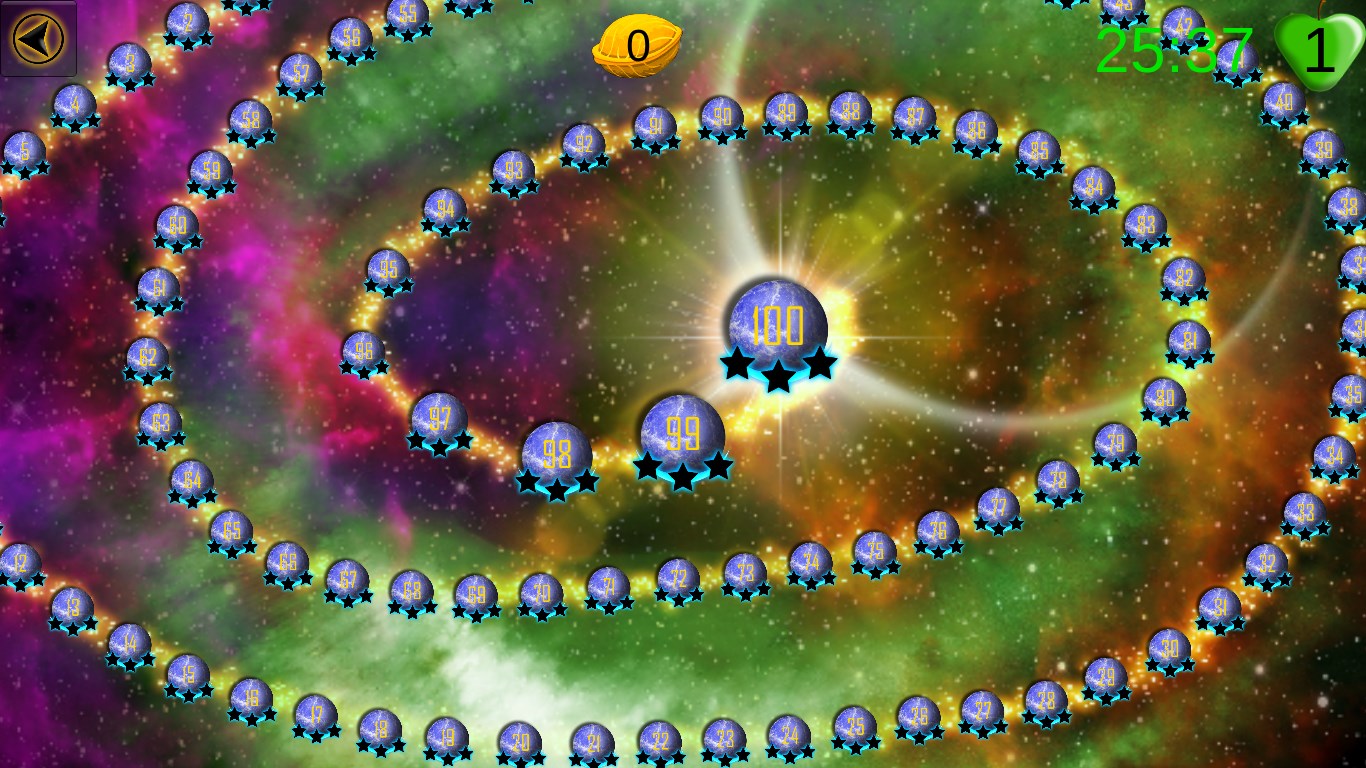Open level 72 planet

[x=678, y=579]
